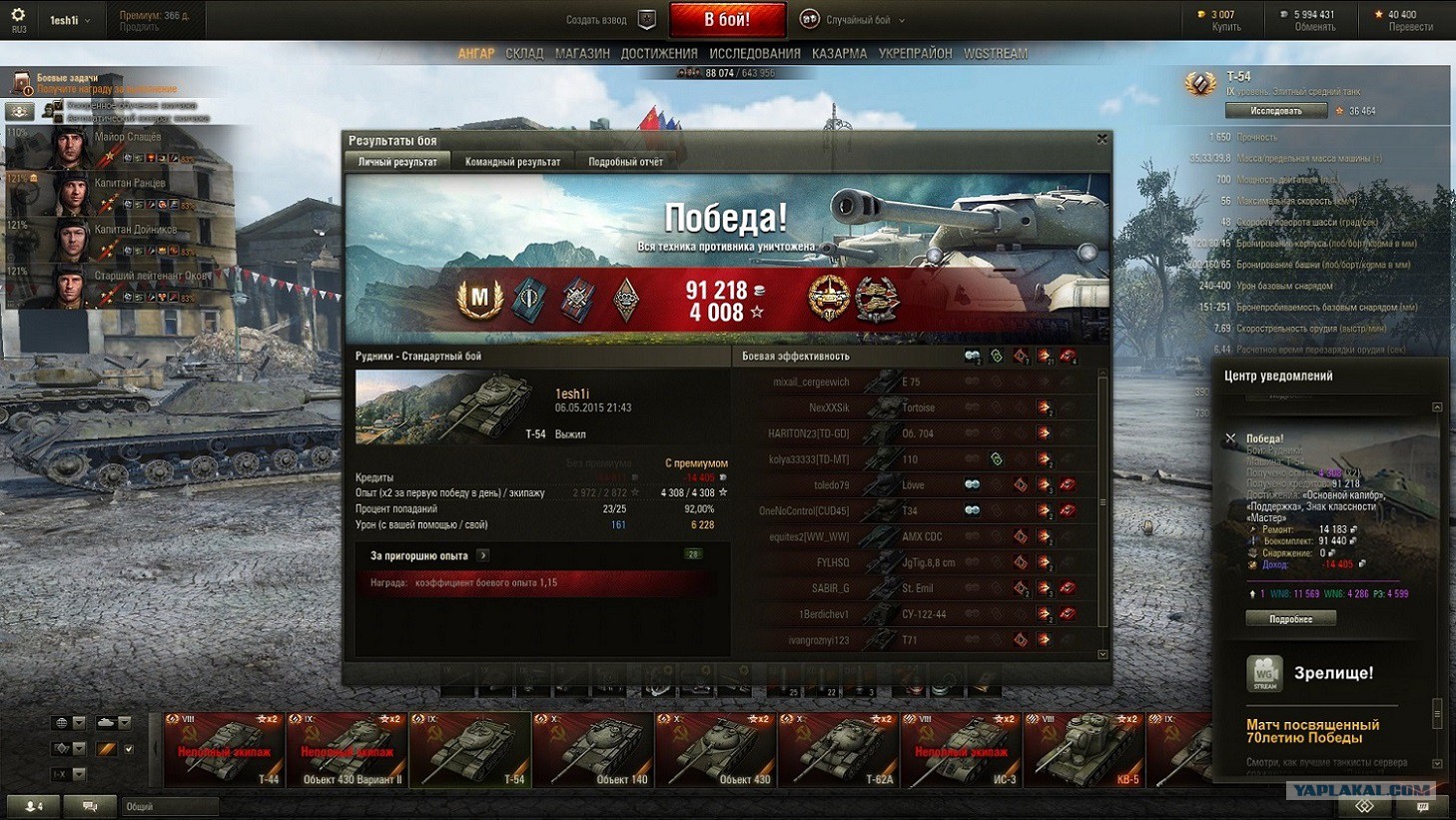Image resolution: width=1456 pixels, height=820 pixels.
Task: Click Создать взвод to create a platoon
Action: 596,20
